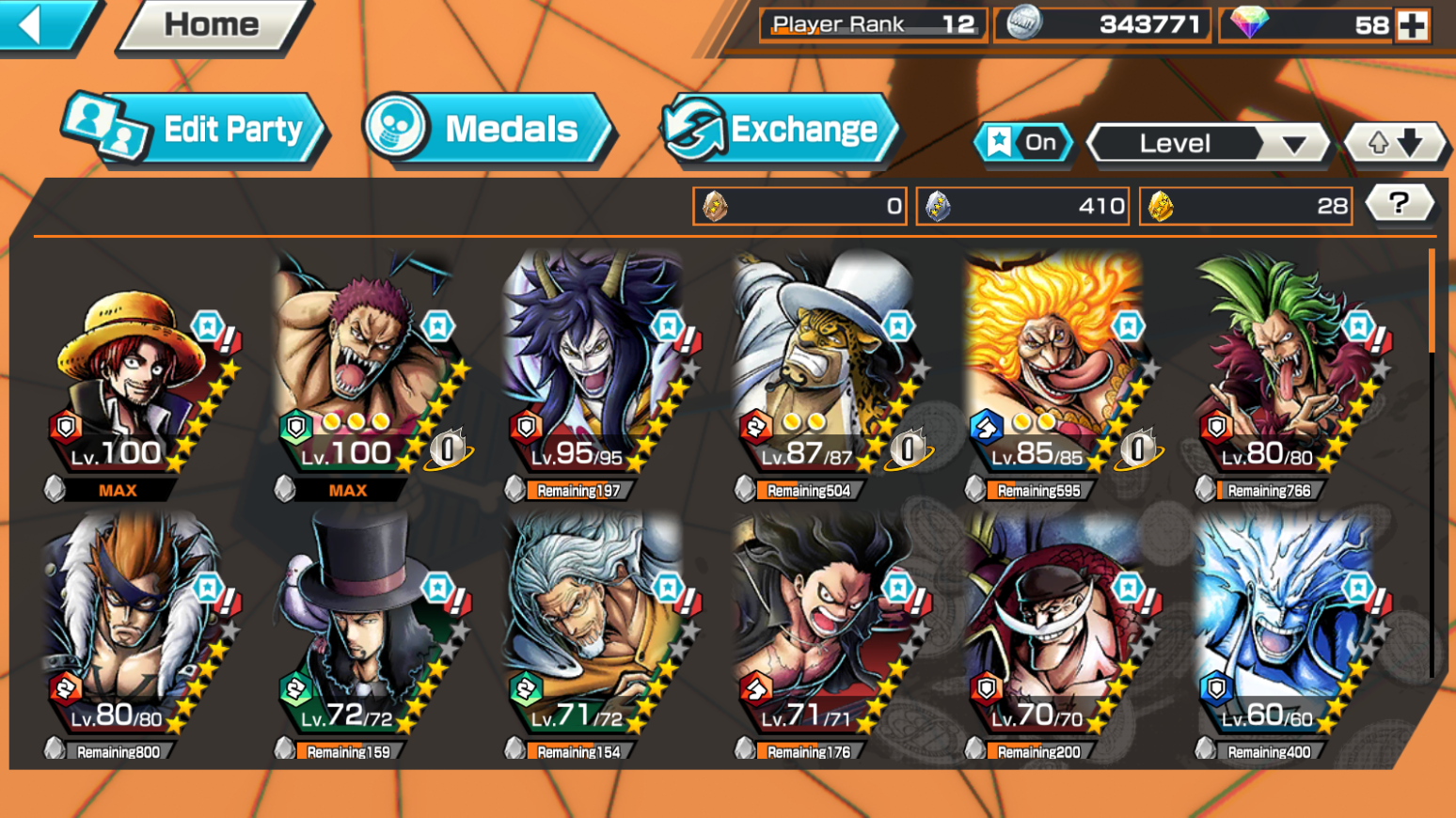Choose the Lv.95 horned character with Remaining 197

597,376
